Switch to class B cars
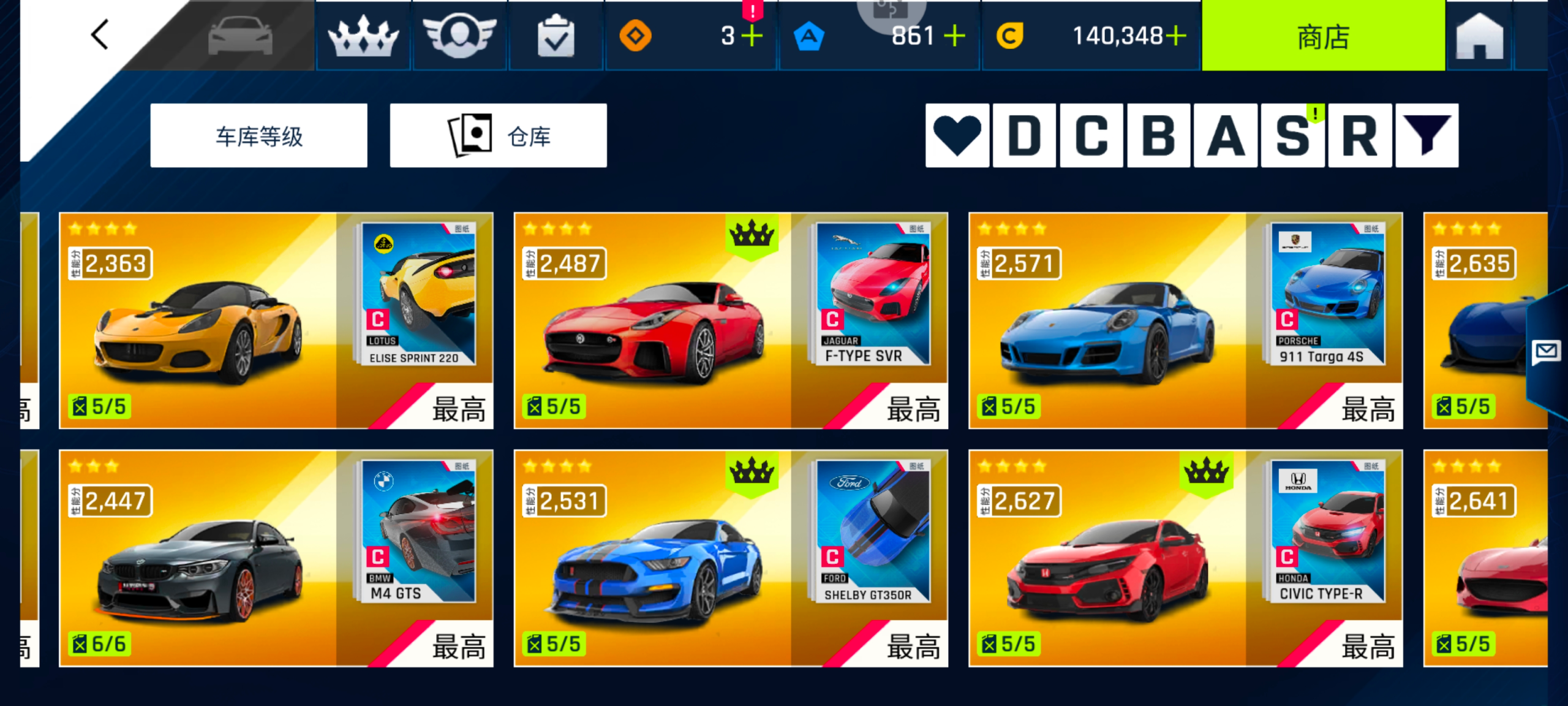 1159,135
